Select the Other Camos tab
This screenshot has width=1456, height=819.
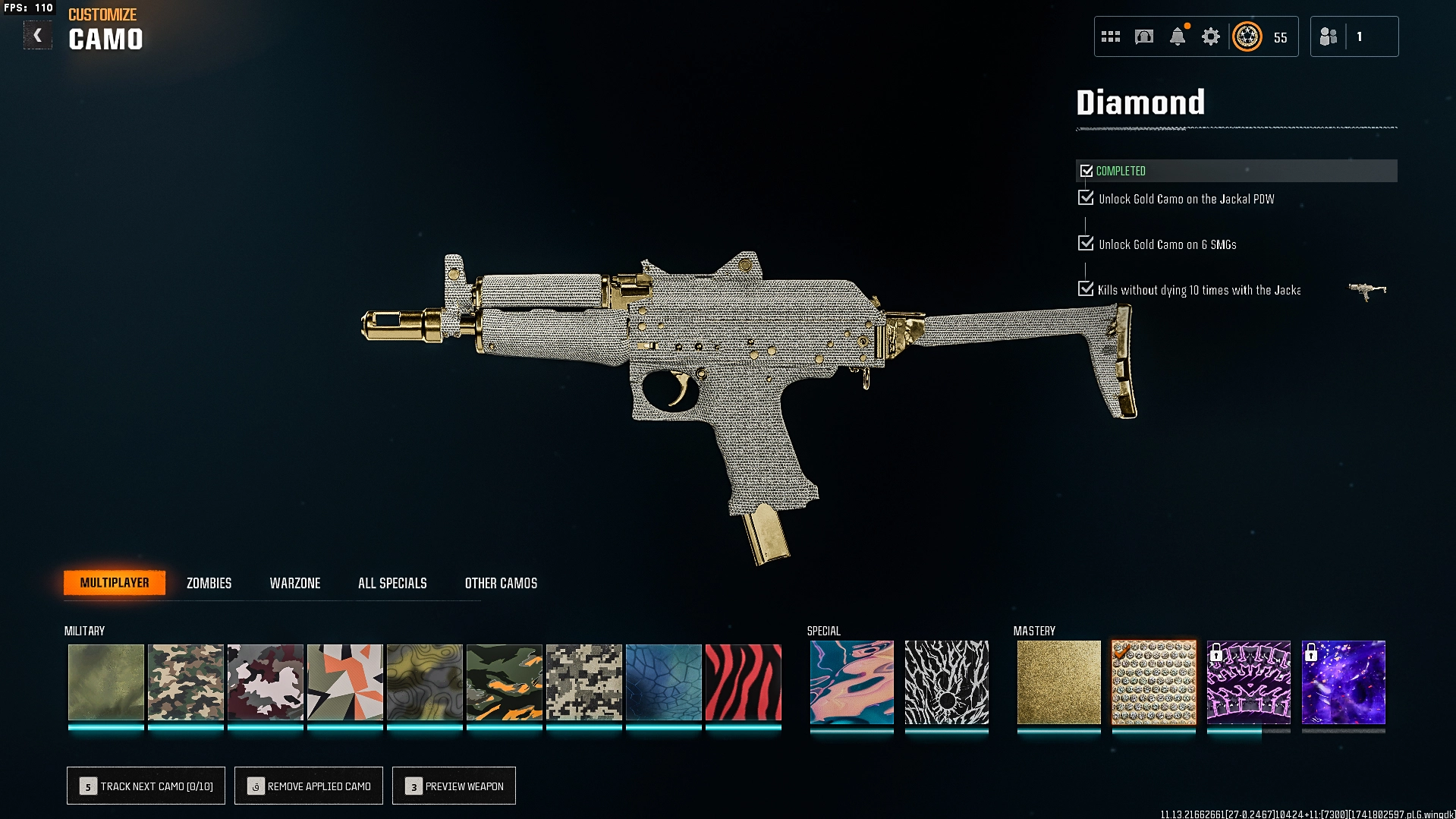(501, 583)
